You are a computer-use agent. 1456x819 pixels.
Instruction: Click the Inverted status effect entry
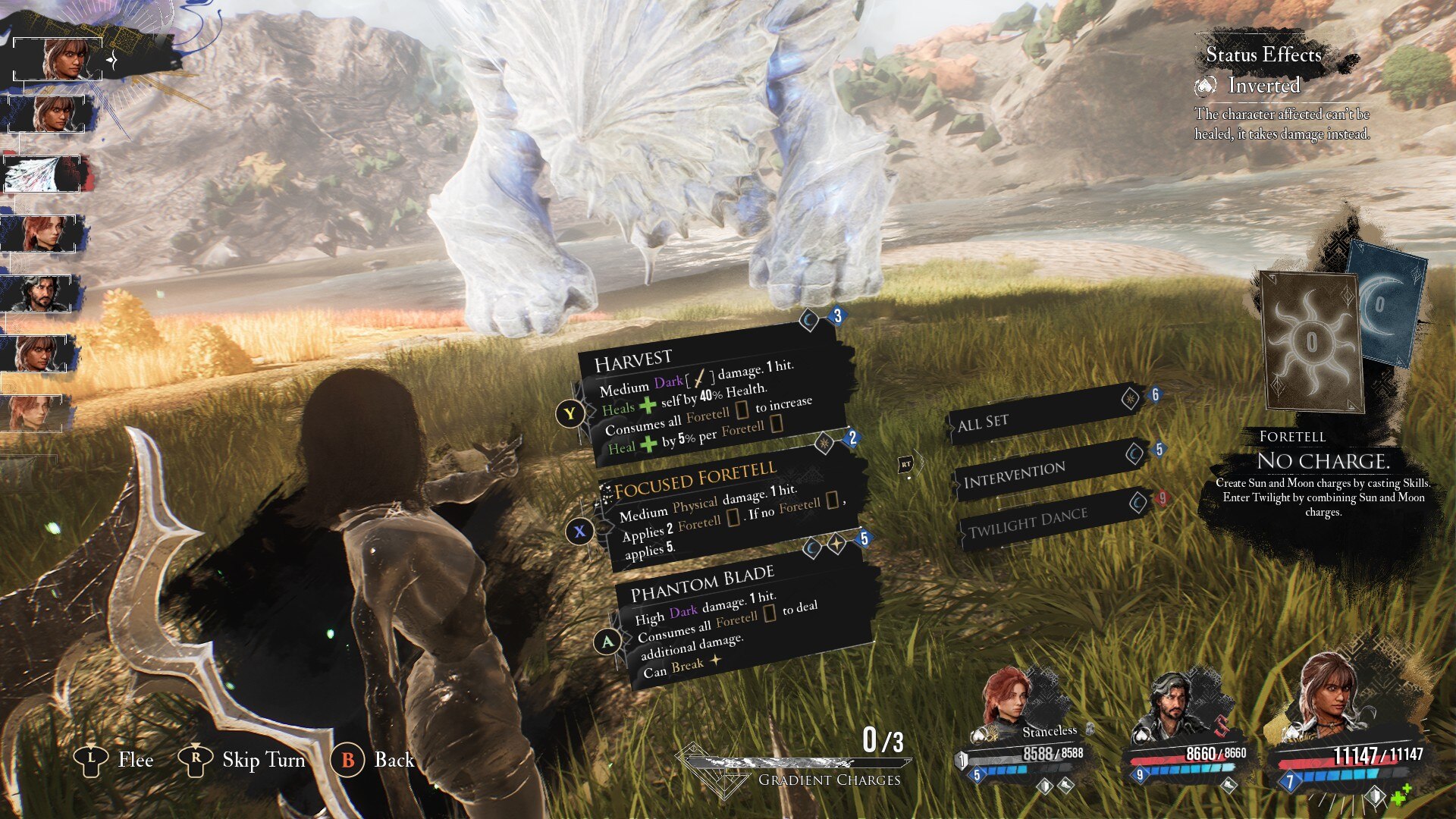[1263, 86]
